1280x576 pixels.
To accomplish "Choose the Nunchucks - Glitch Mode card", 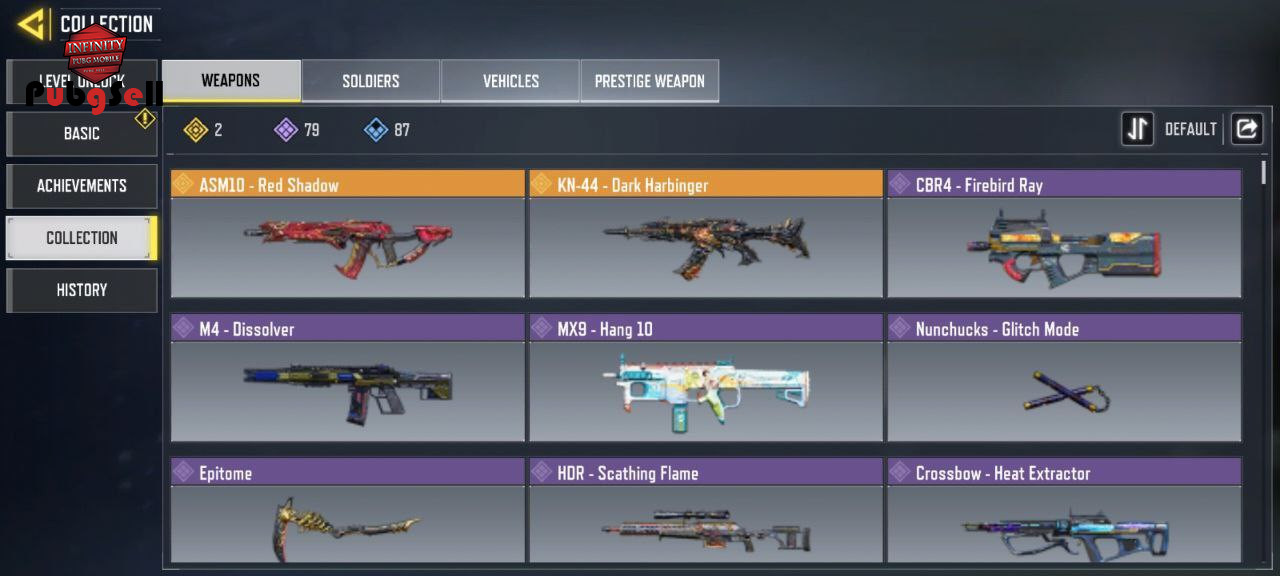I will (x=1064, y=379).
